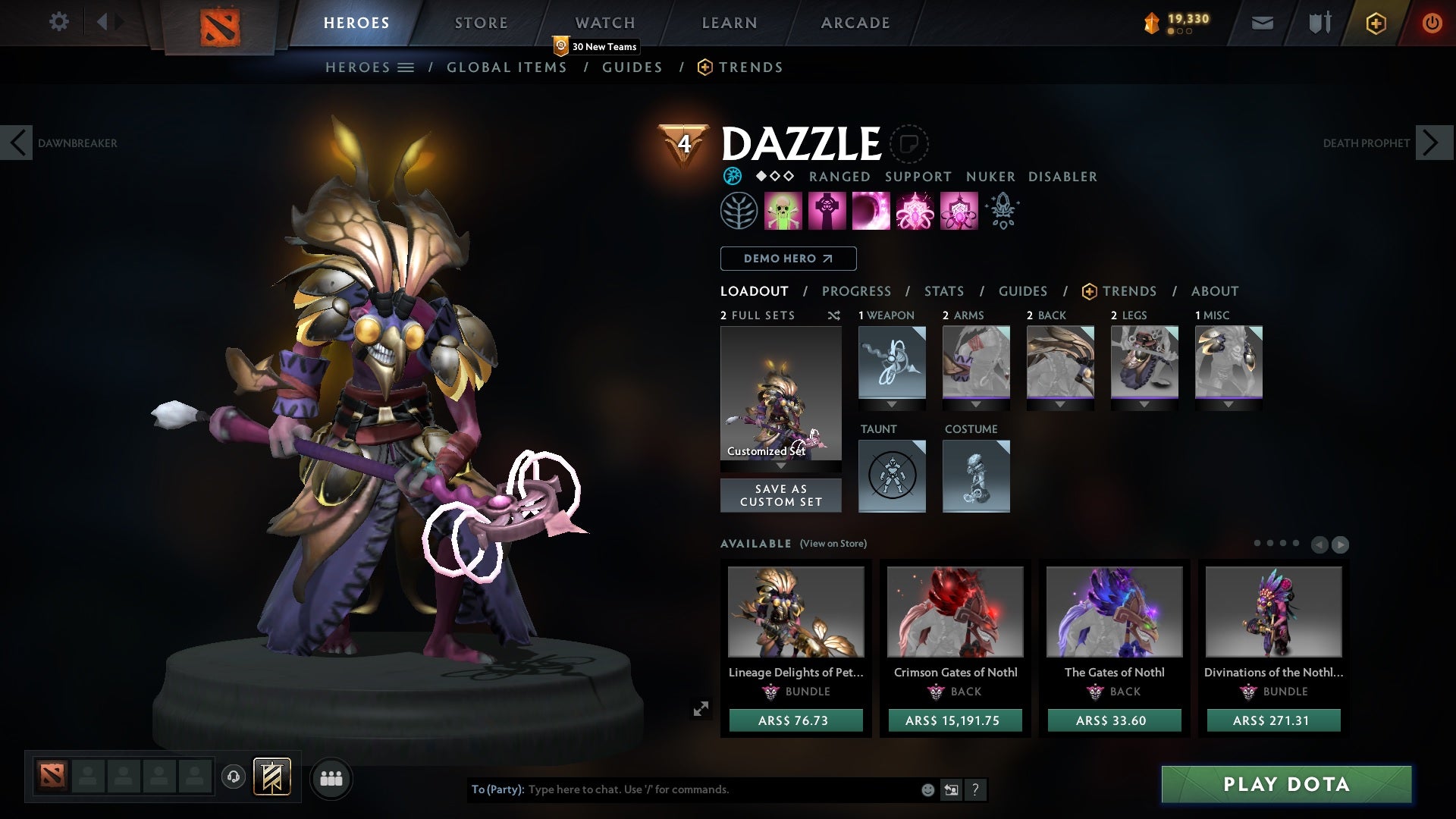Select the Crimson Gates of Nothl thumbnail

(954, 612)
